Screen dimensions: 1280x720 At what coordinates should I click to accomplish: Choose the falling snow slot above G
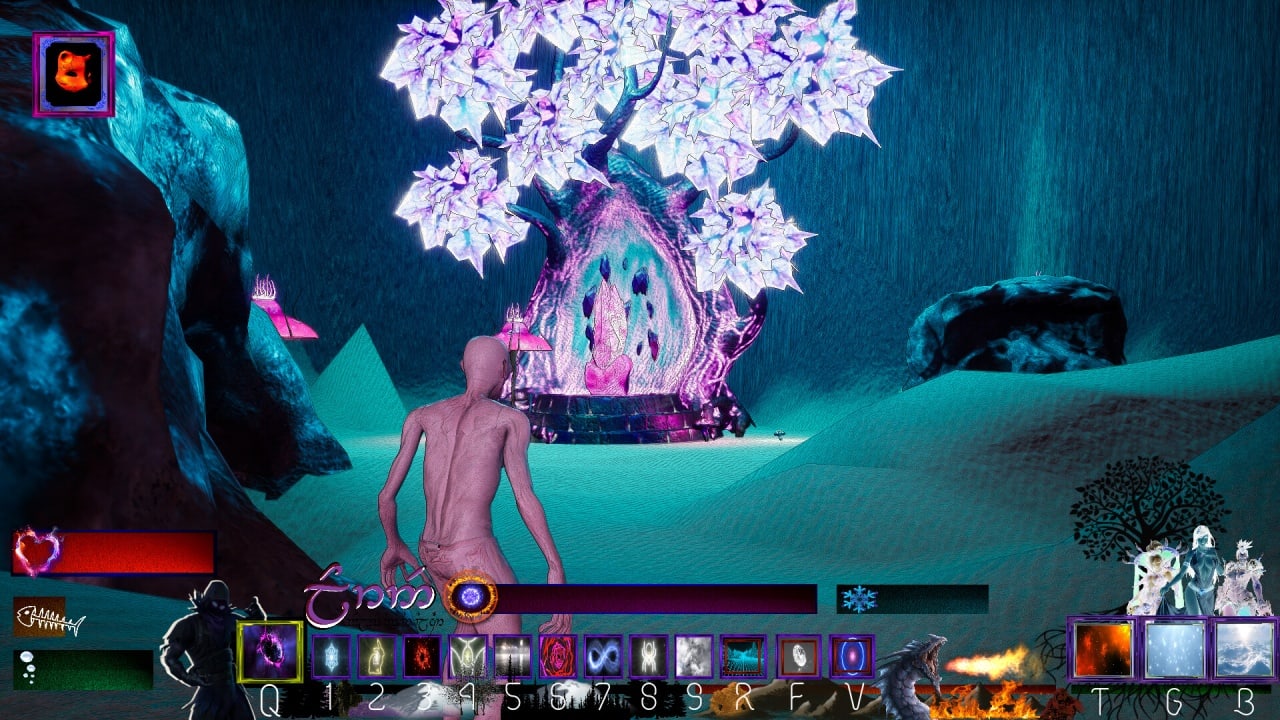click(1174, 650)
